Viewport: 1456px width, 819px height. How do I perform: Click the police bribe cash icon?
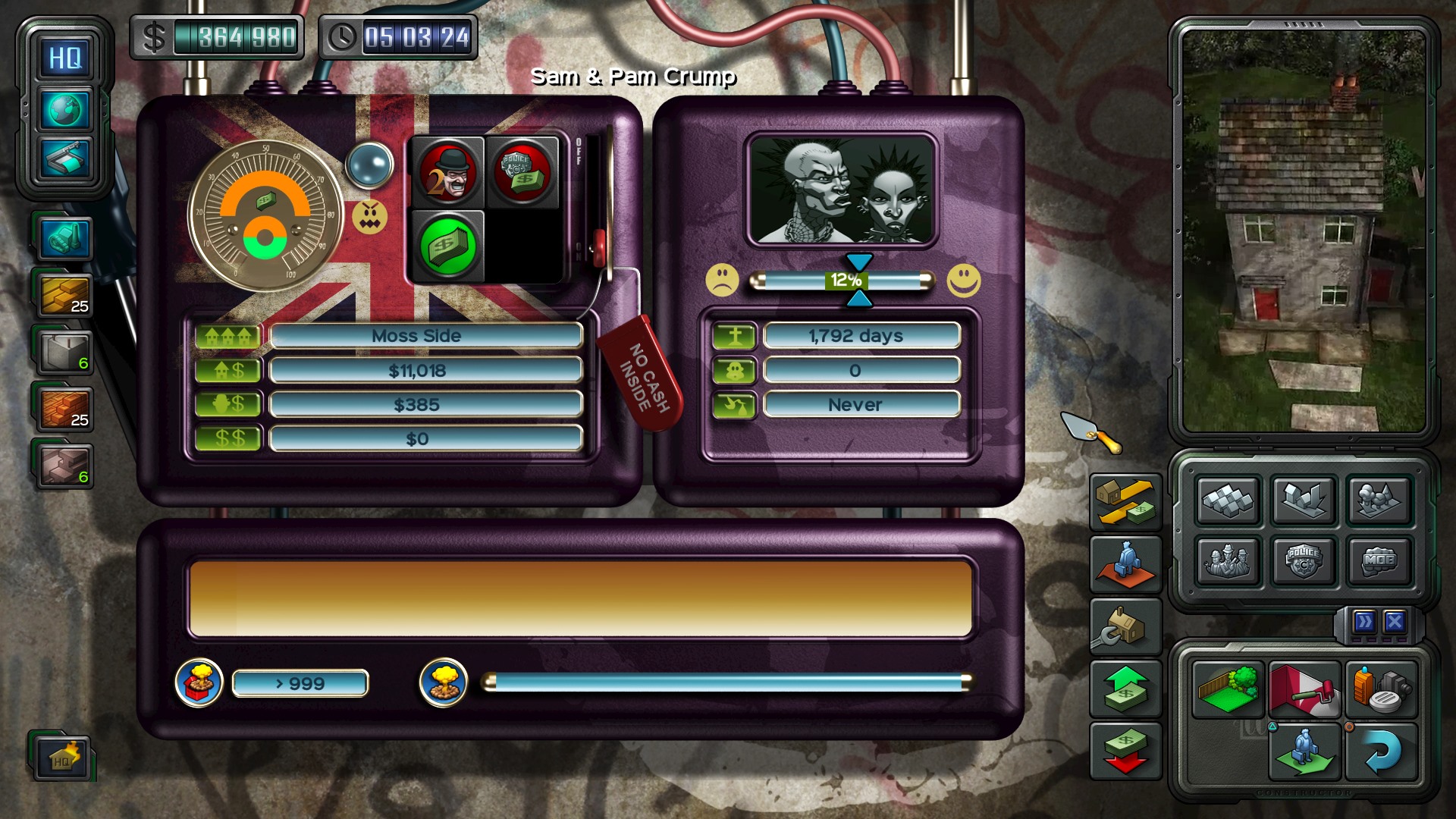pyautogui.click(x=522, y=172)
